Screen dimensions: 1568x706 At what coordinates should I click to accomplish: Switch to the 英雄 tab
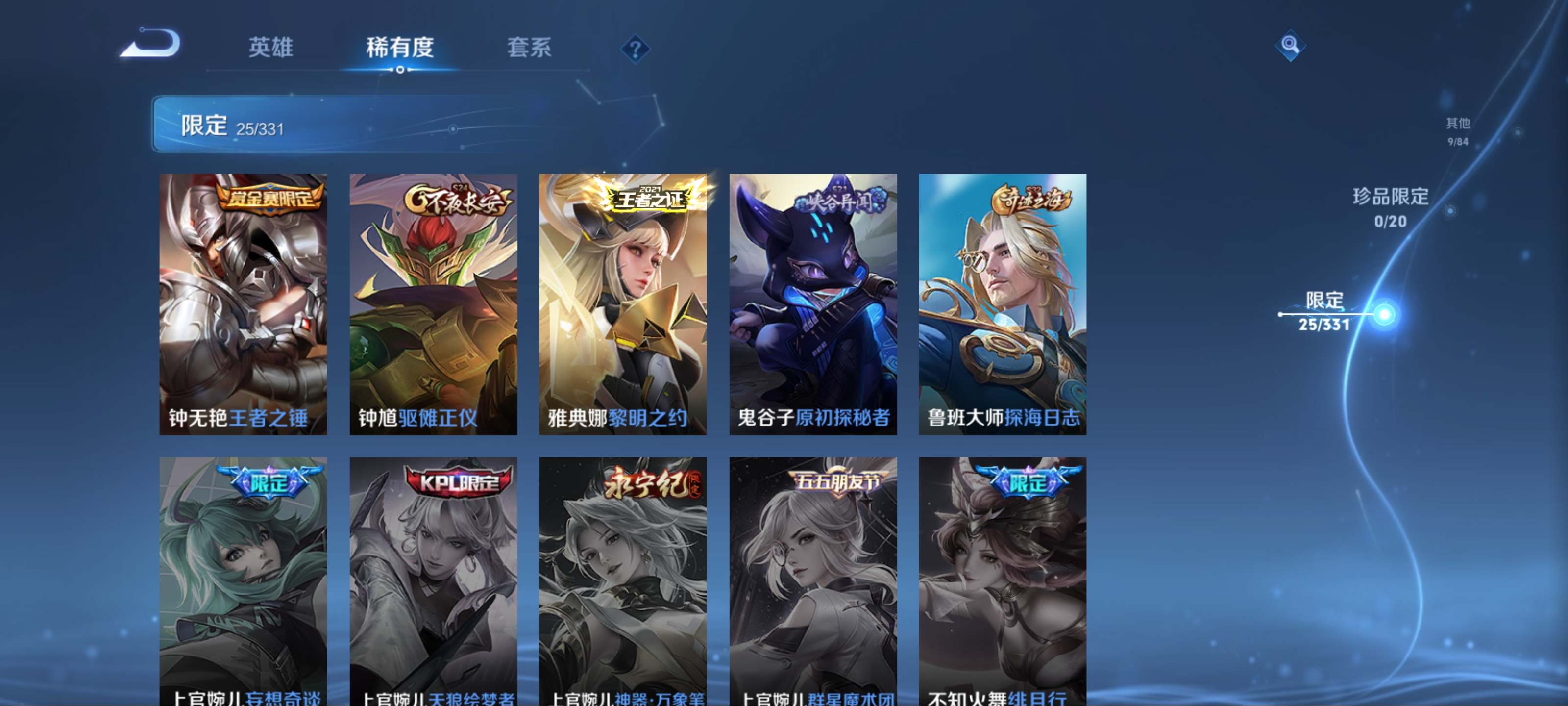click(x=271, y=49)
